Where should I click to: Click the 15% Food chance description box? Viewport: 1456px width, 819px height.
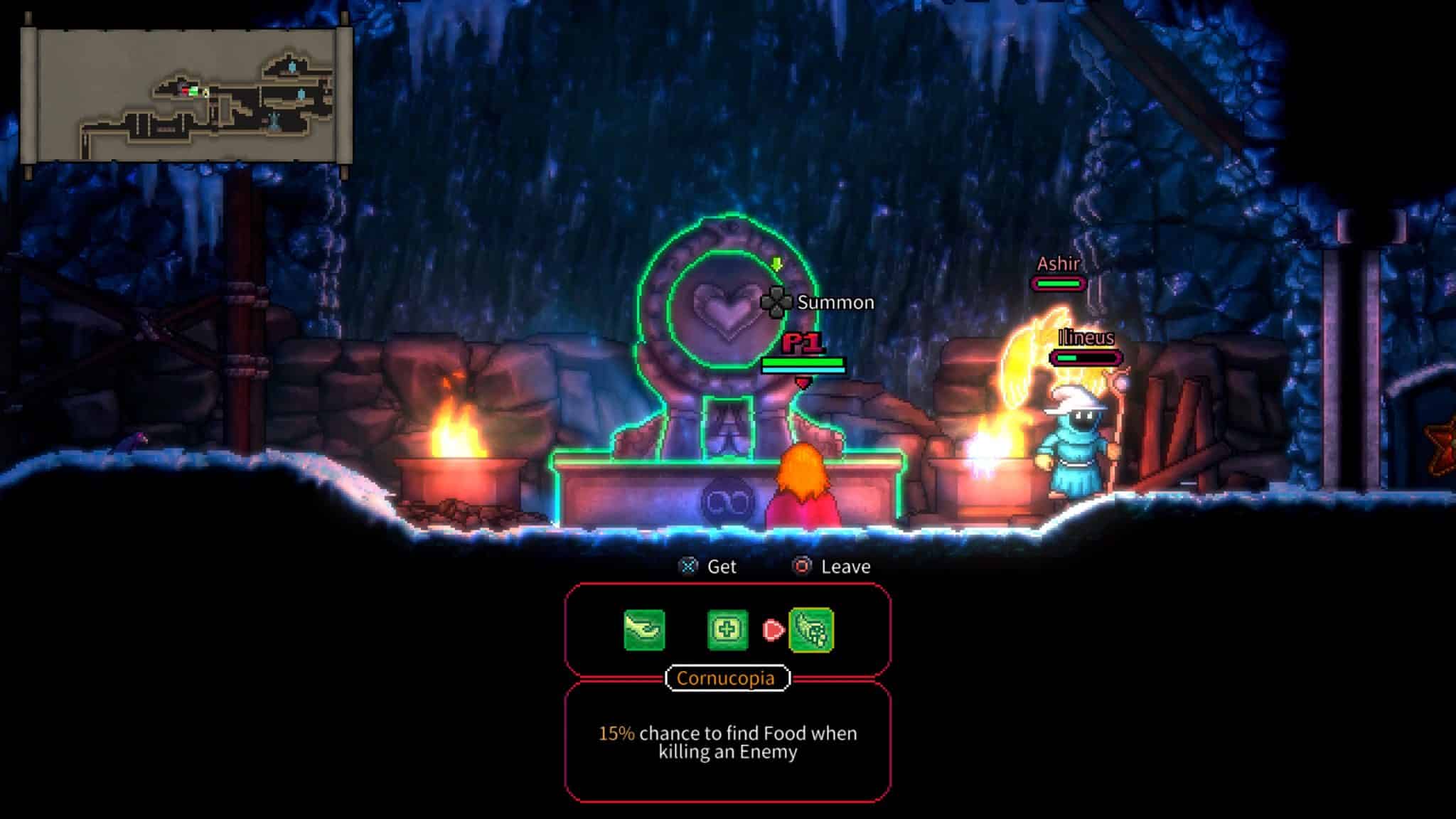point(726,743)
